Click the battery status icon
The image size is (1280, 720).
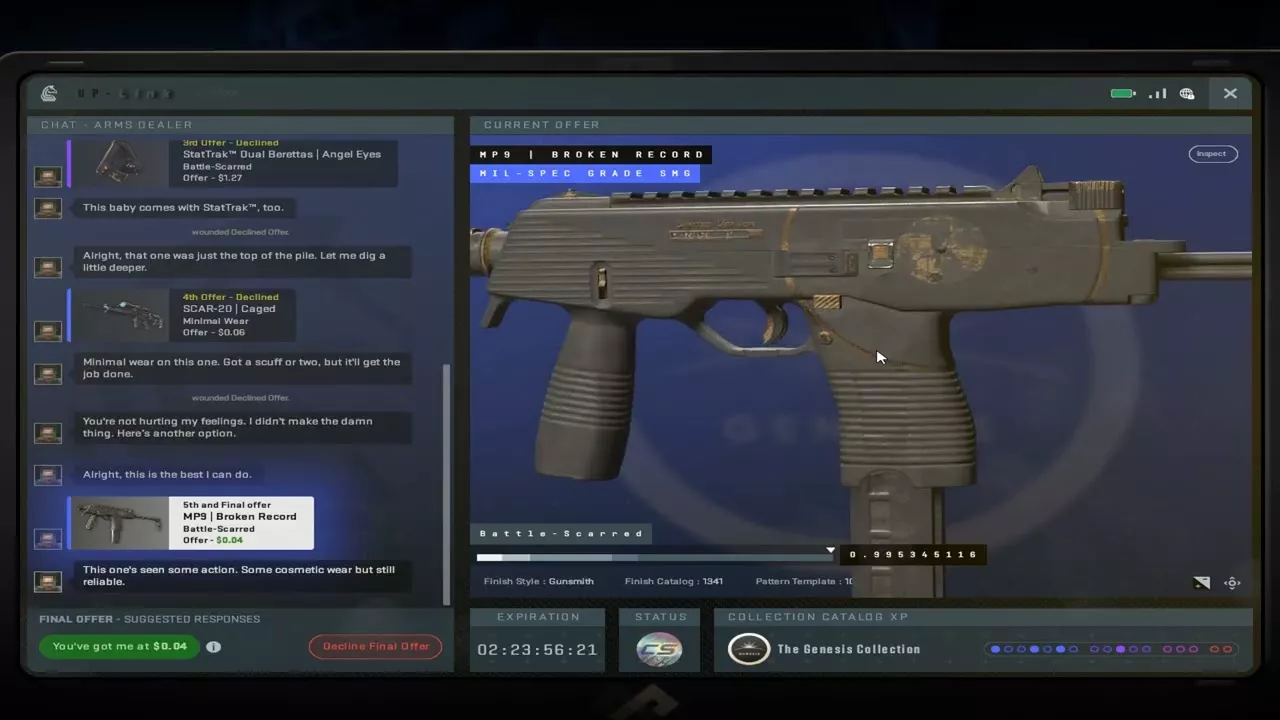[x=1122, y=93]
